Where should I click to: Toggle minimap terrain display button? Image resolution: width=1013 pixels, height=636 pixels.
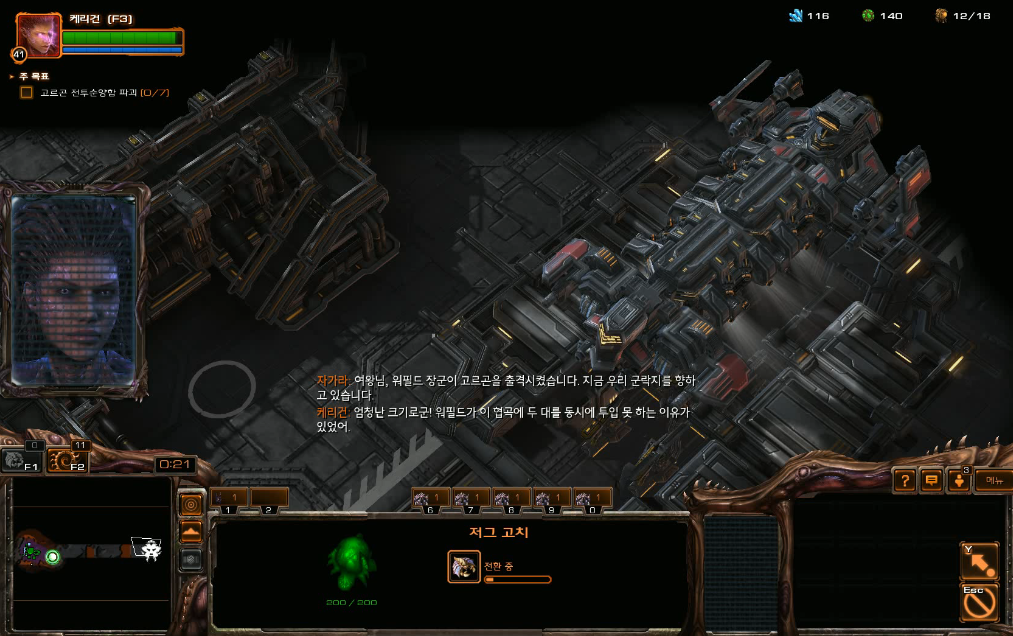191,532
